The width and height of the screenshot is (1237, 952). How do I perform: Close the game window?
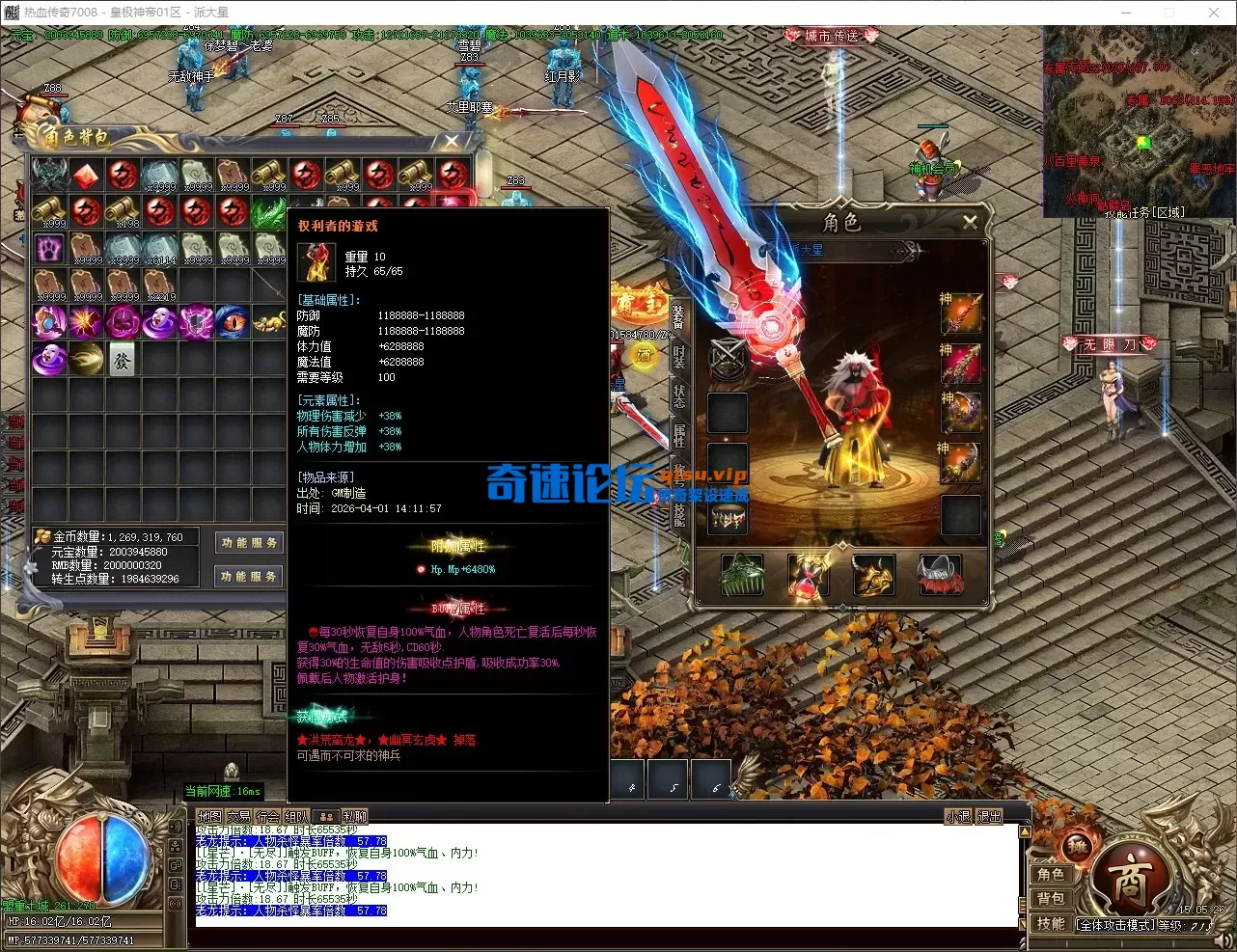click(x=1213, y=13)
